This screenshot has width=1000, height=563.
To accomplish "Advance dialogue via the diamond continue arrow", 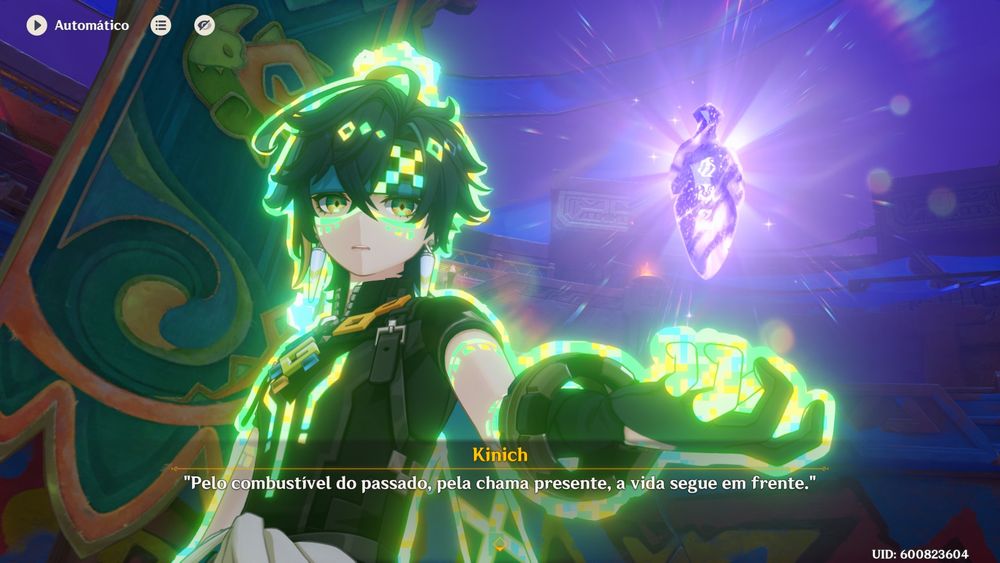I will click(499, 543).
